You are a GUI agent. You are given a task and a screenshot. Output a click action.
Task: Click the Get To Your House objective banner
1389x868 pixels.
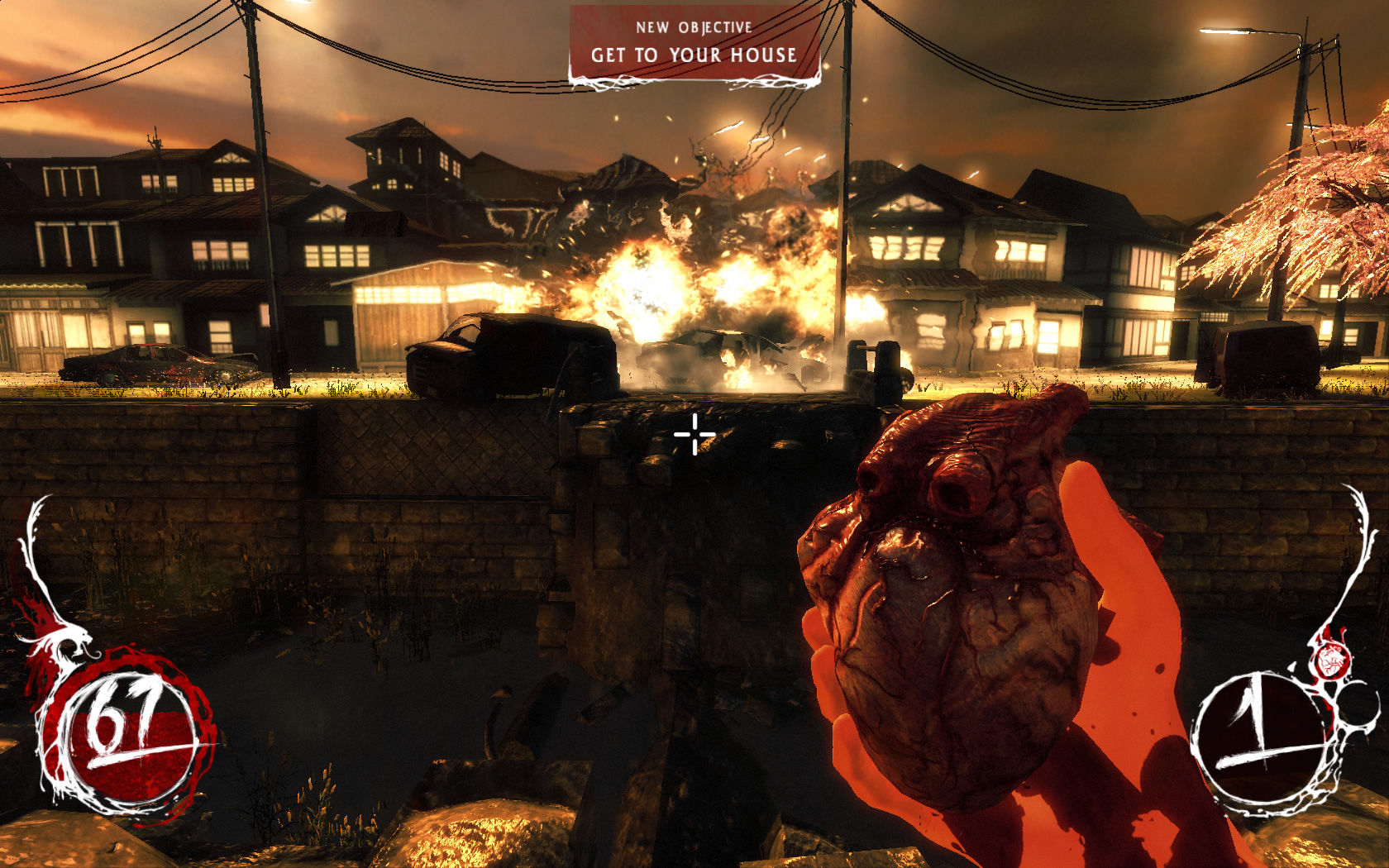694,45
